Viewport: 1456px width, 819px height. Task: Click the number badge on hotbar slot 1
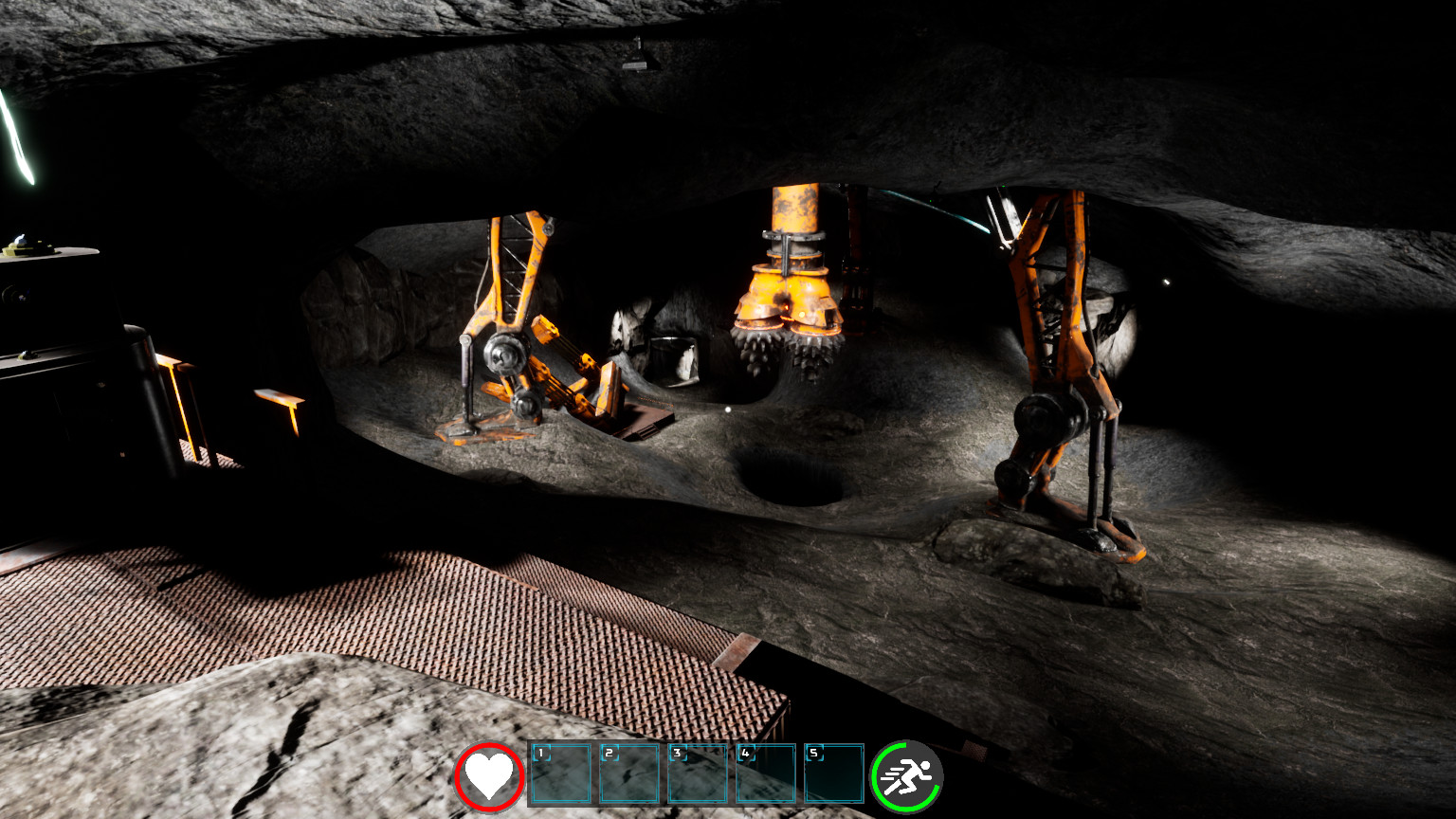[x=540, y=753]
